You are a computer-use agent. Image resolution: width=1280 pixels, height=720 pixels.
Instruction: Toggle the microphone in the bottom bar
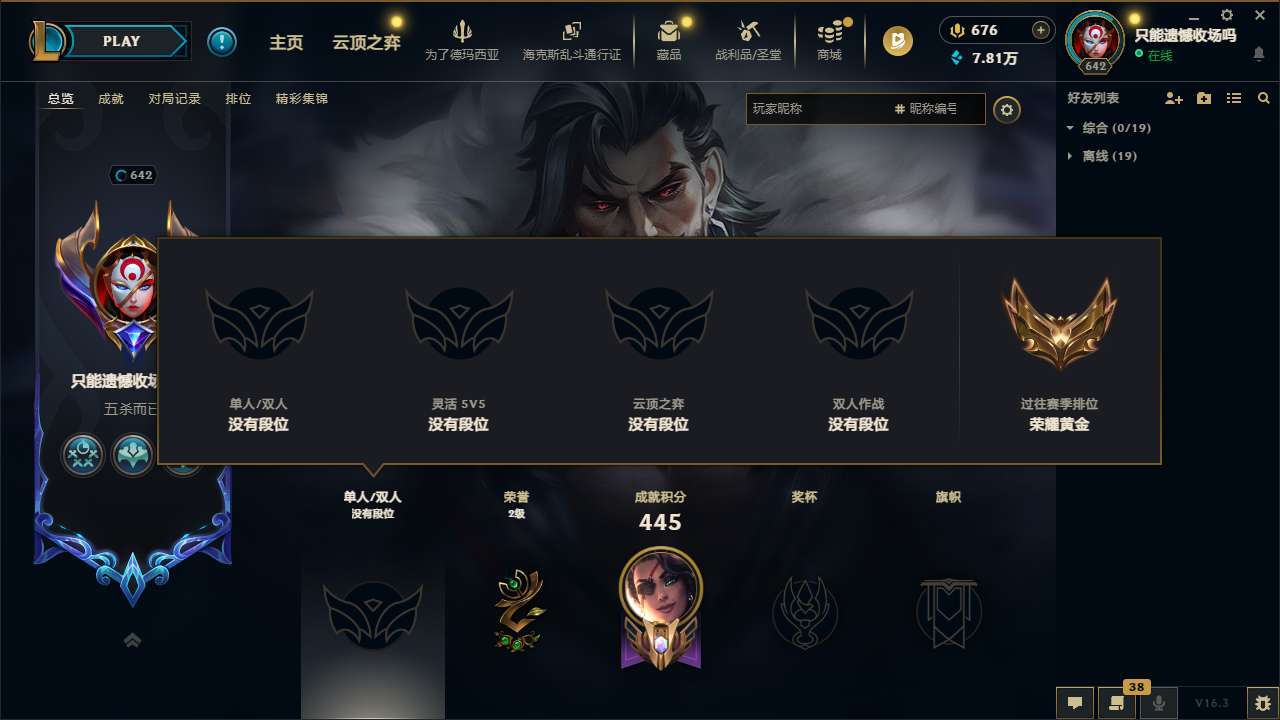pos(1159,702)
